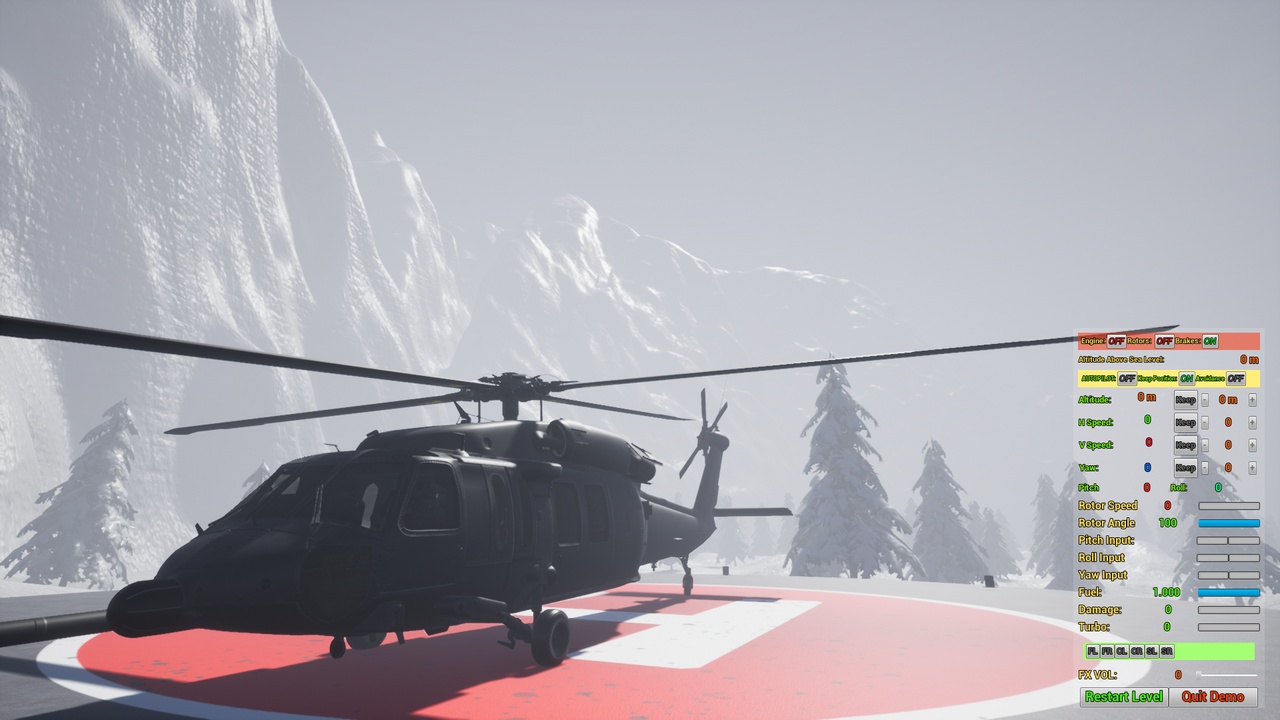Screen dimensions: 1280x720
Task: Quit the demo
Action: [x=1213, y=697]
